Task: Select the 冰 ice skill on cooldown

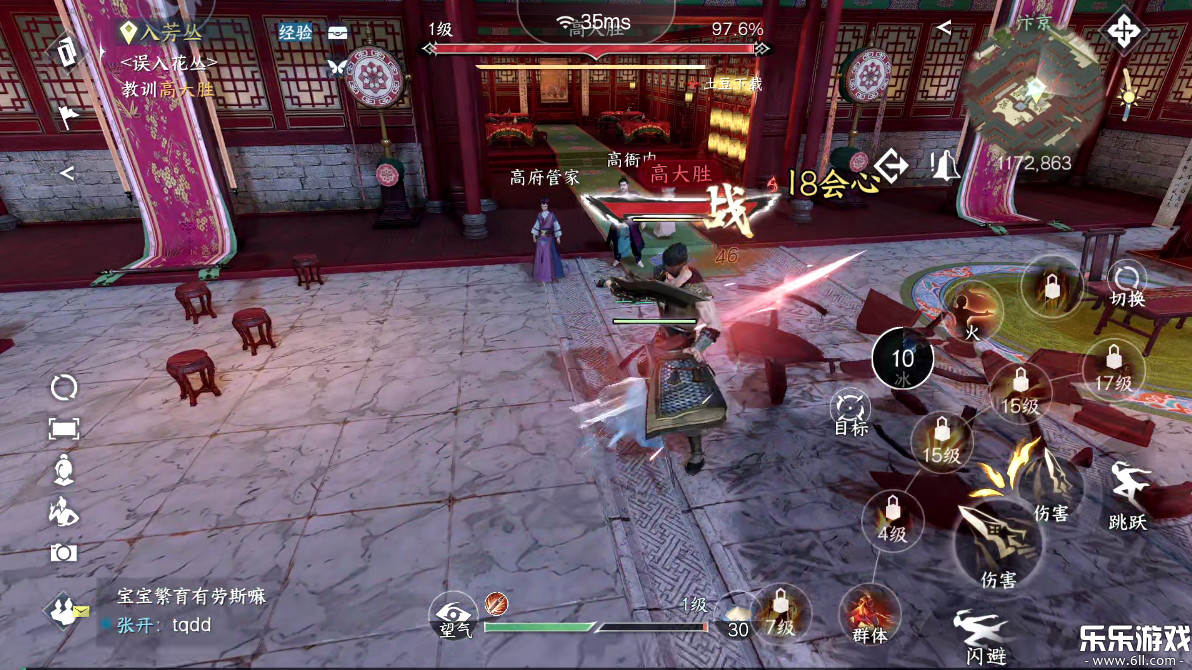Action: tap(903, 361)
